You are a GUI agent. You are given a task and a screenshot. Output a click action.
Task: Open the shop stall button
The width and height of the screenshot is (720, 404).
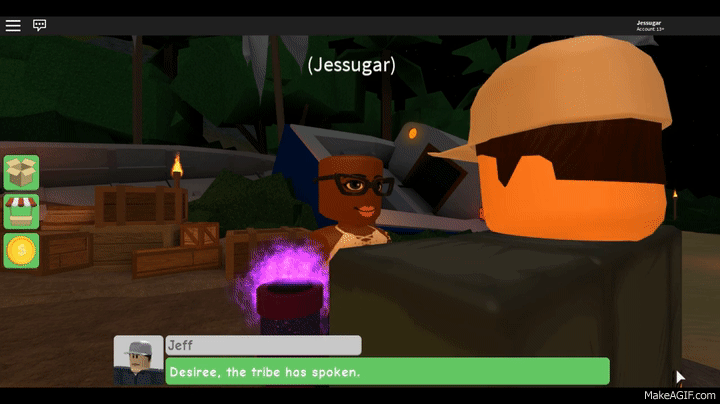click(x=21, y=212)
